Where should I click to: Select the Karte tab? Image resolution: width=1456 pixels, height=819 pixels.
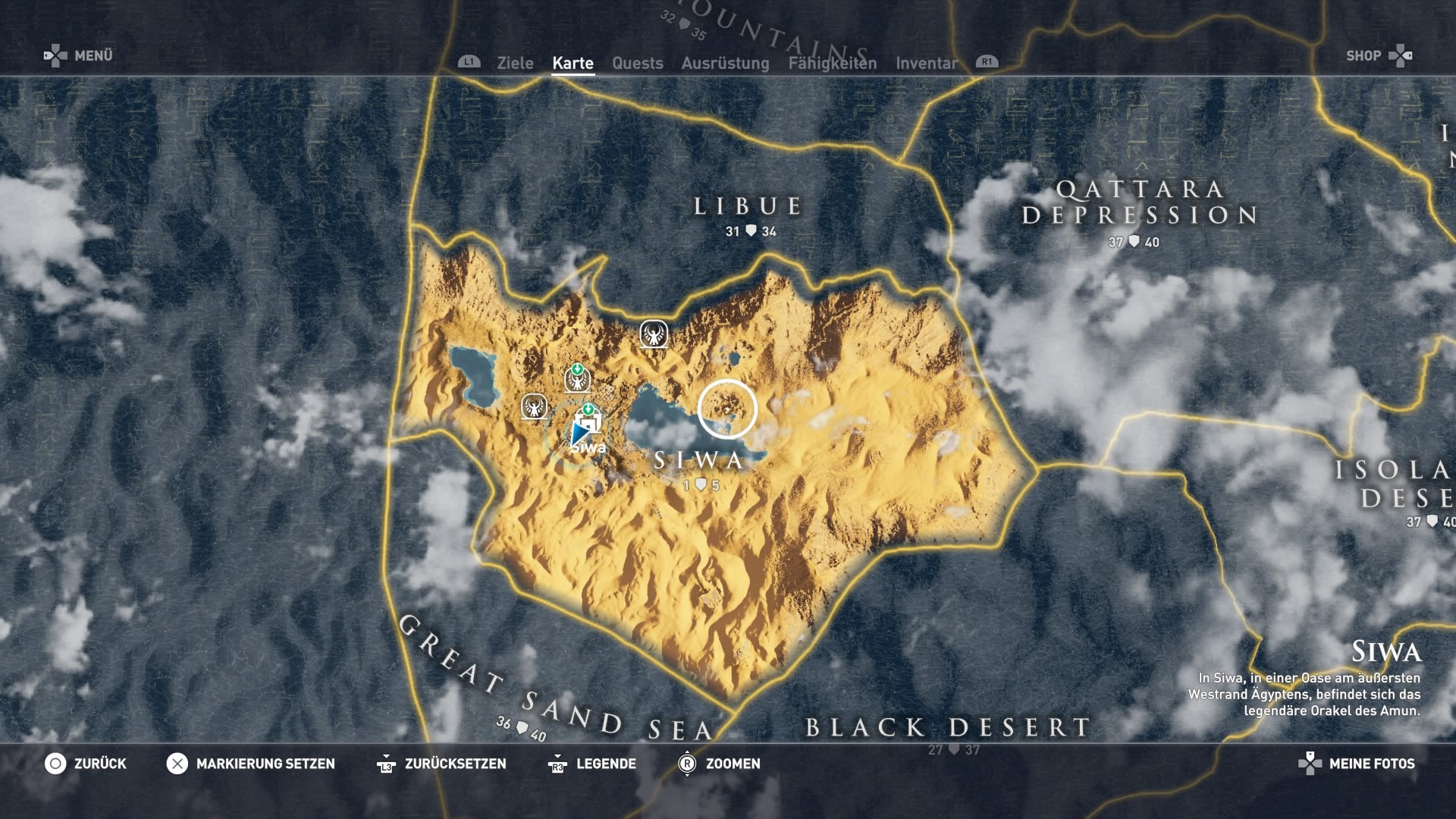(x=573, y=63)
